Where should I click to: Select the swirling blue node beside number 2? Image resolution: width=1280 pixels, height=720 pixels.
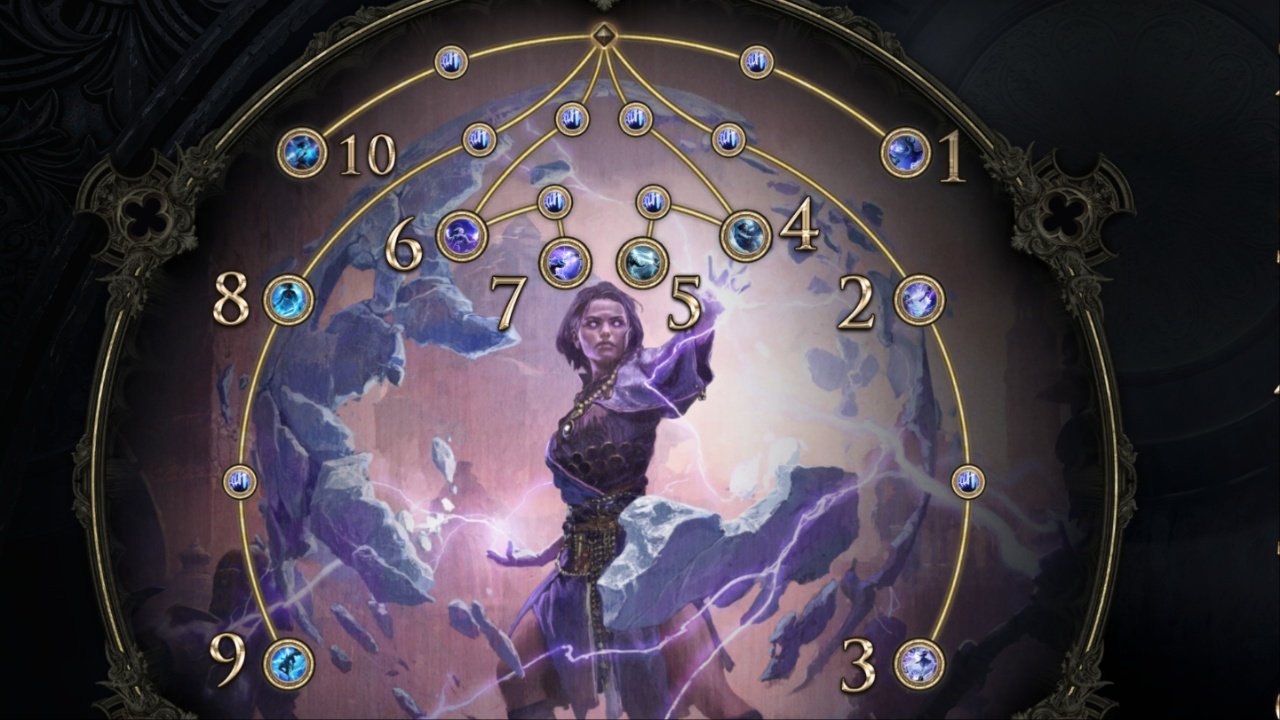pos(920,300)
